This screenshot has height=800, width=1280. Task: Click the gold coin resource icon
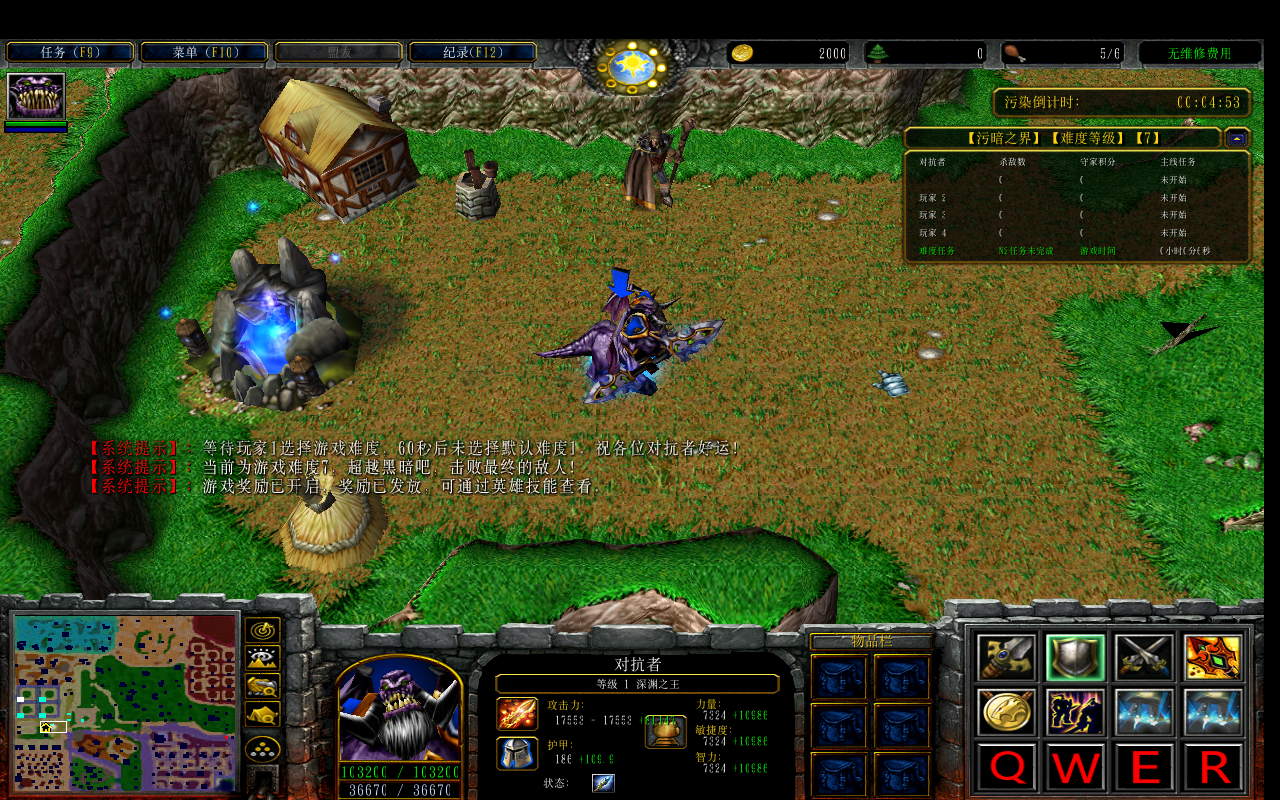pos(743,53)
